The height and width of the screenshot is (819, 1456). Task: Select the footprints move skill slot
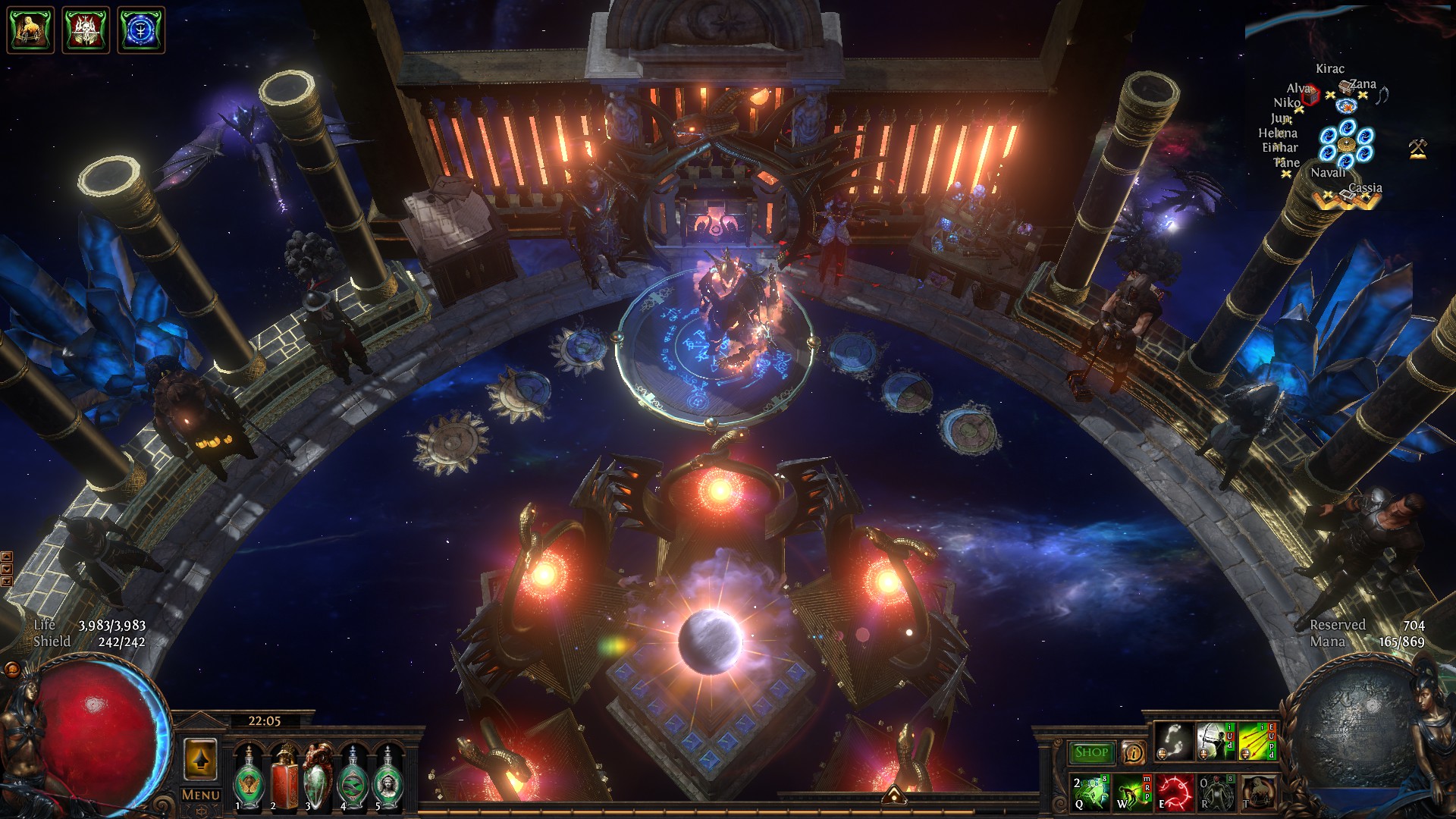(x=1174, y=742)
